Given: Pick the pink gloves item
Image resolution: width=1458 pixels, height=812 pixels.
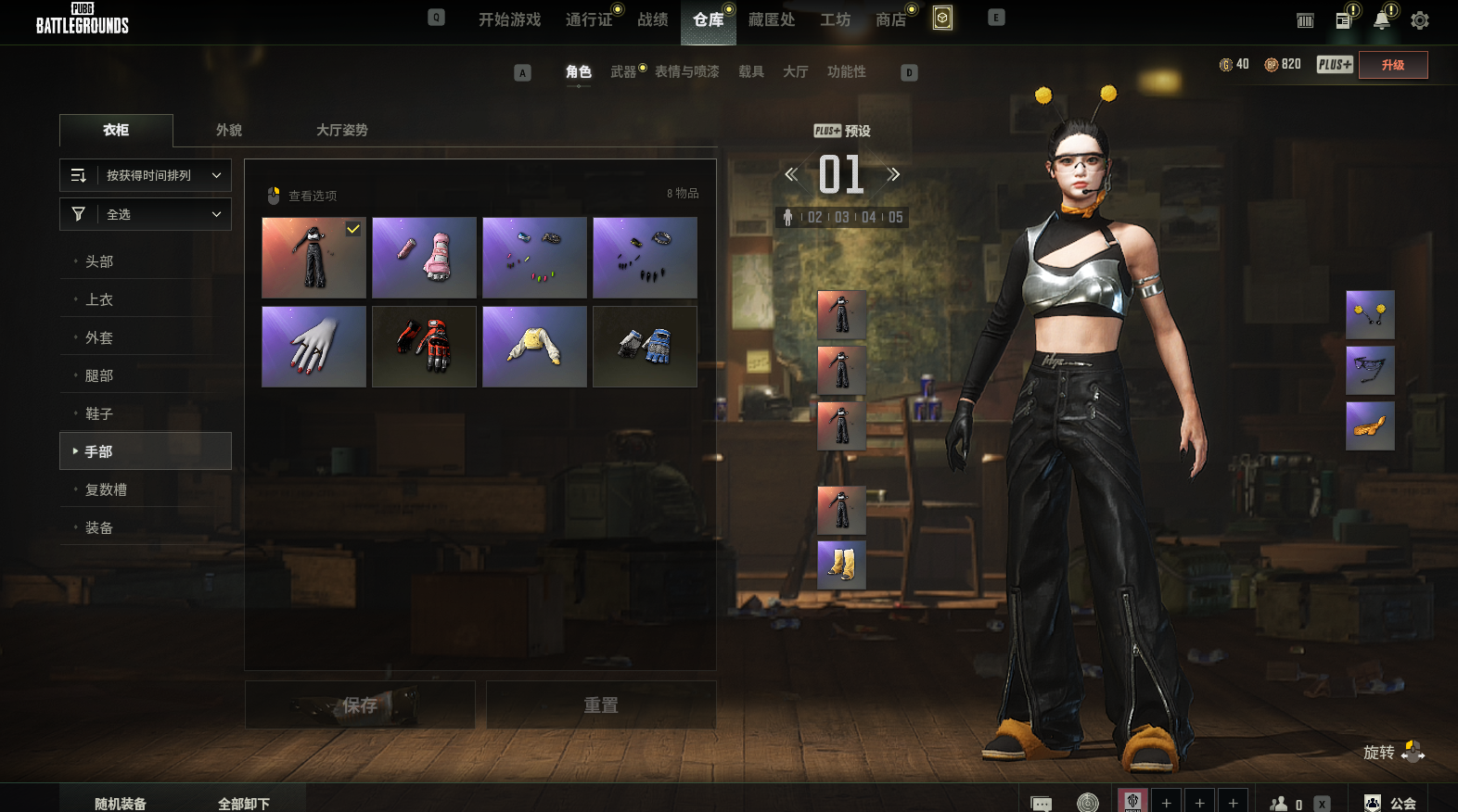Looking at the screenshot, I should click(x=424, y=258).
